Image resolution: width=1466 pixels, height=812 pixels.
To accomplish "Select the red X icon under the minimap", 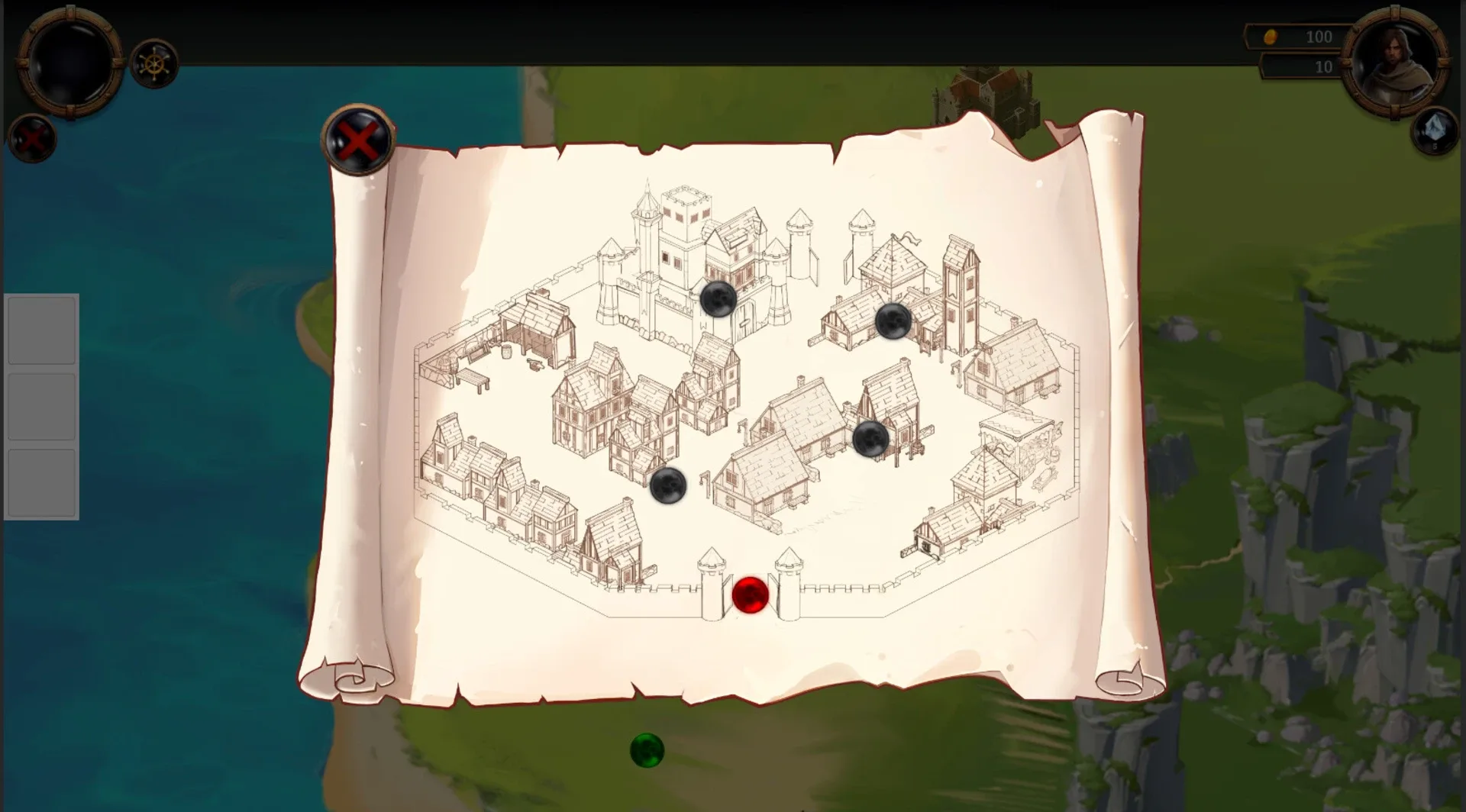I will pos(31,139).
